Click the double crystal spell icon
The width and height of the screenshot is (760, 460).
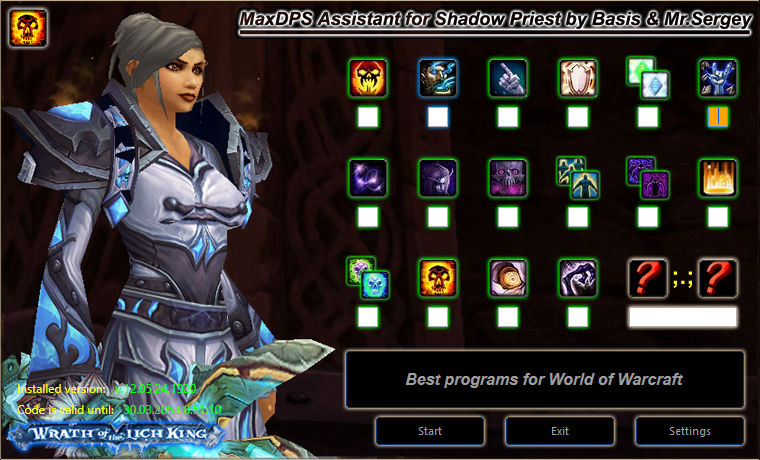coord(647,77)
